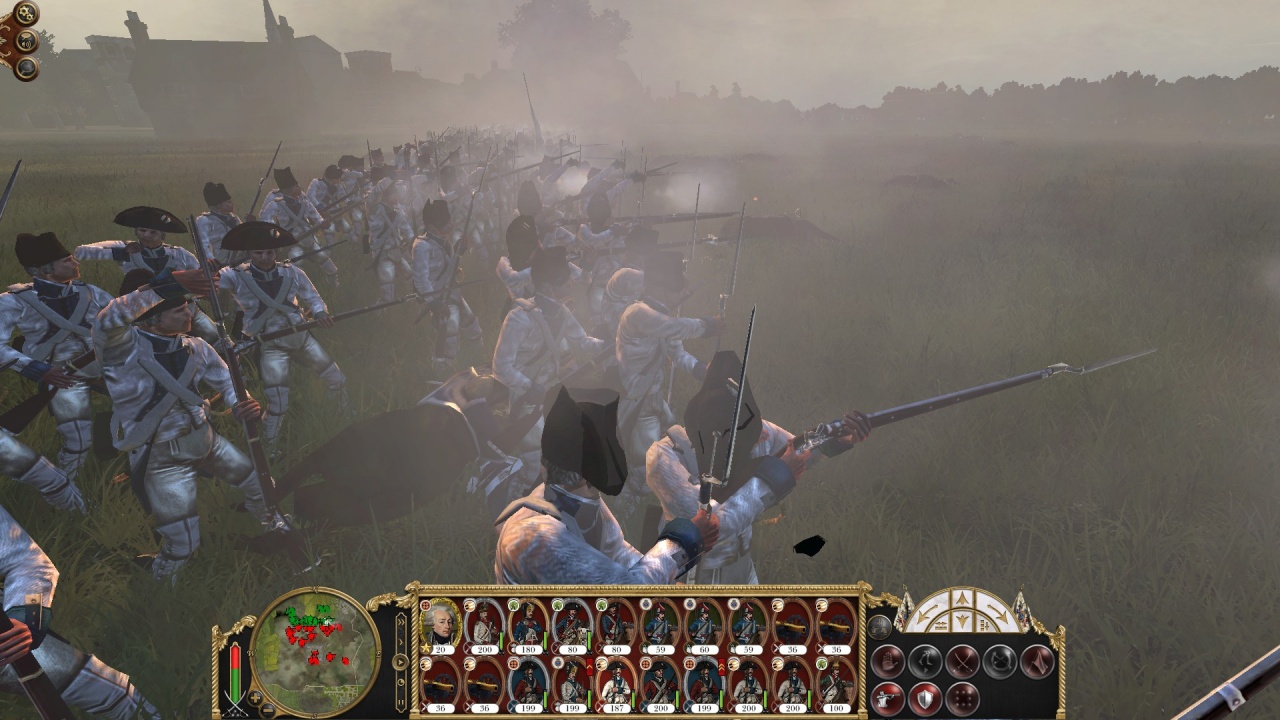This screenshot has width=1280, height=720.
Task: Click the forward arrow movement button
Action: coord(961,599)
